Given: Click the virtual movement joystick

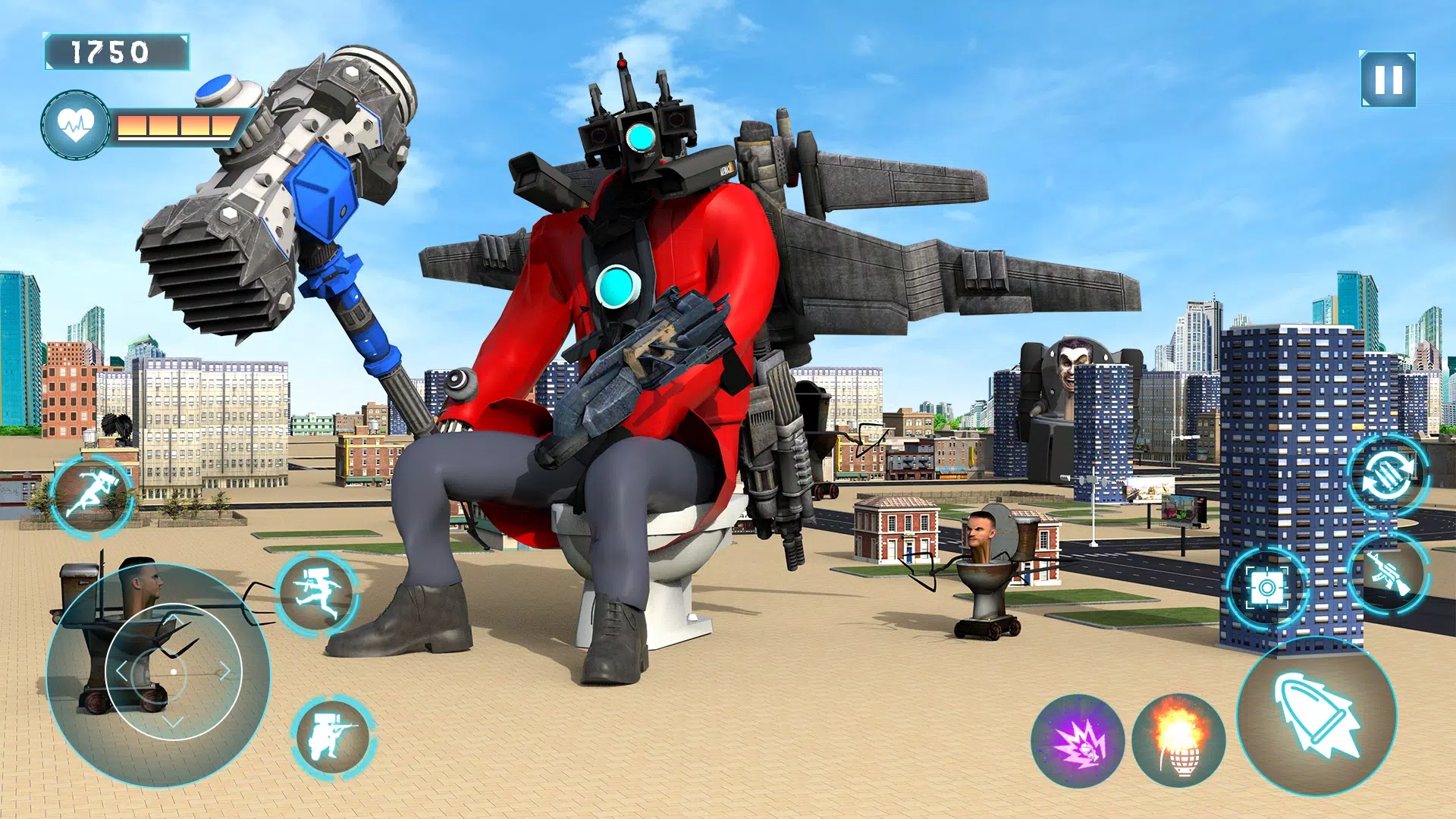Looking at the screenshot, I should tap(174, 672).
